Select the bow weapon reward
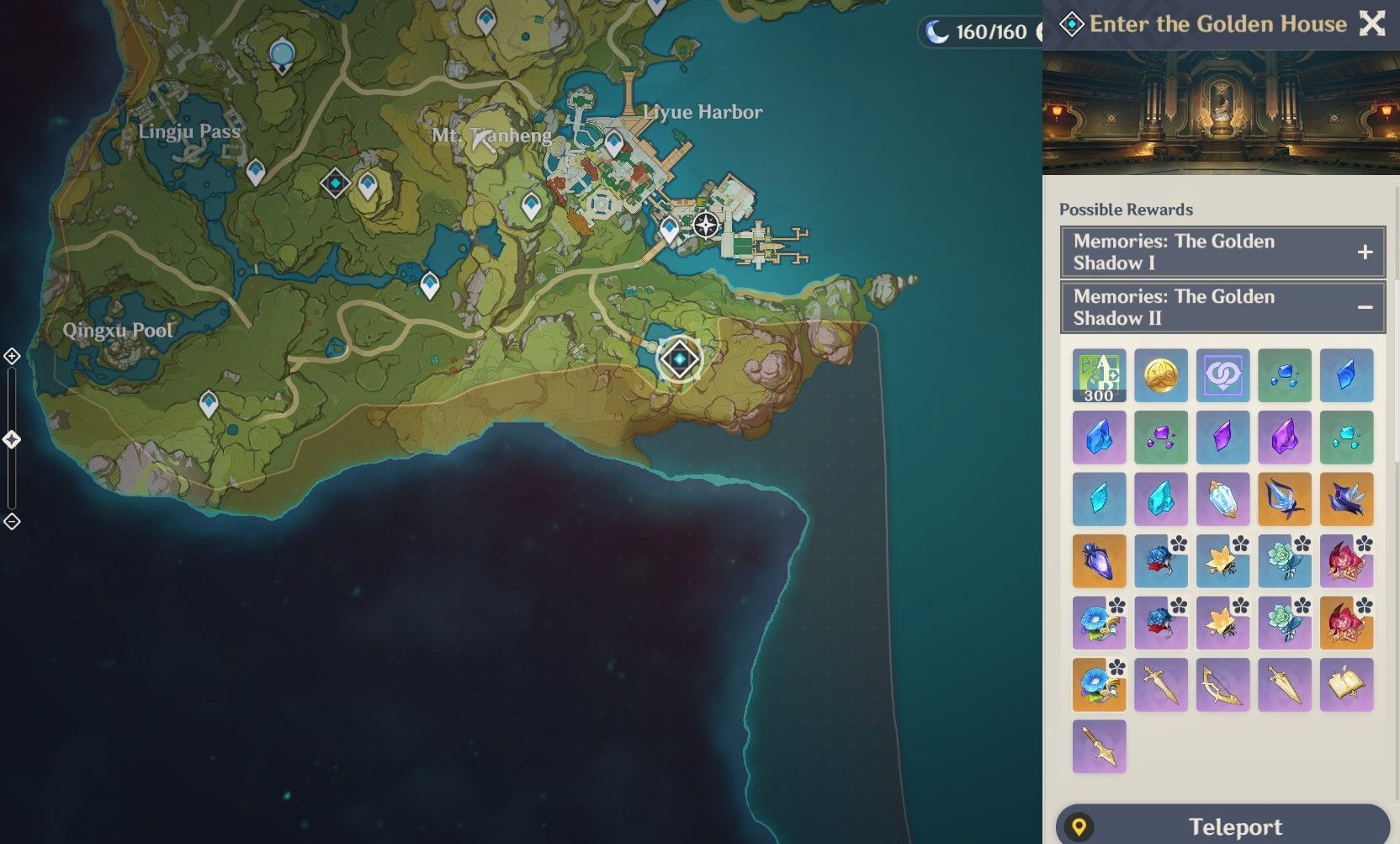 1222,684
